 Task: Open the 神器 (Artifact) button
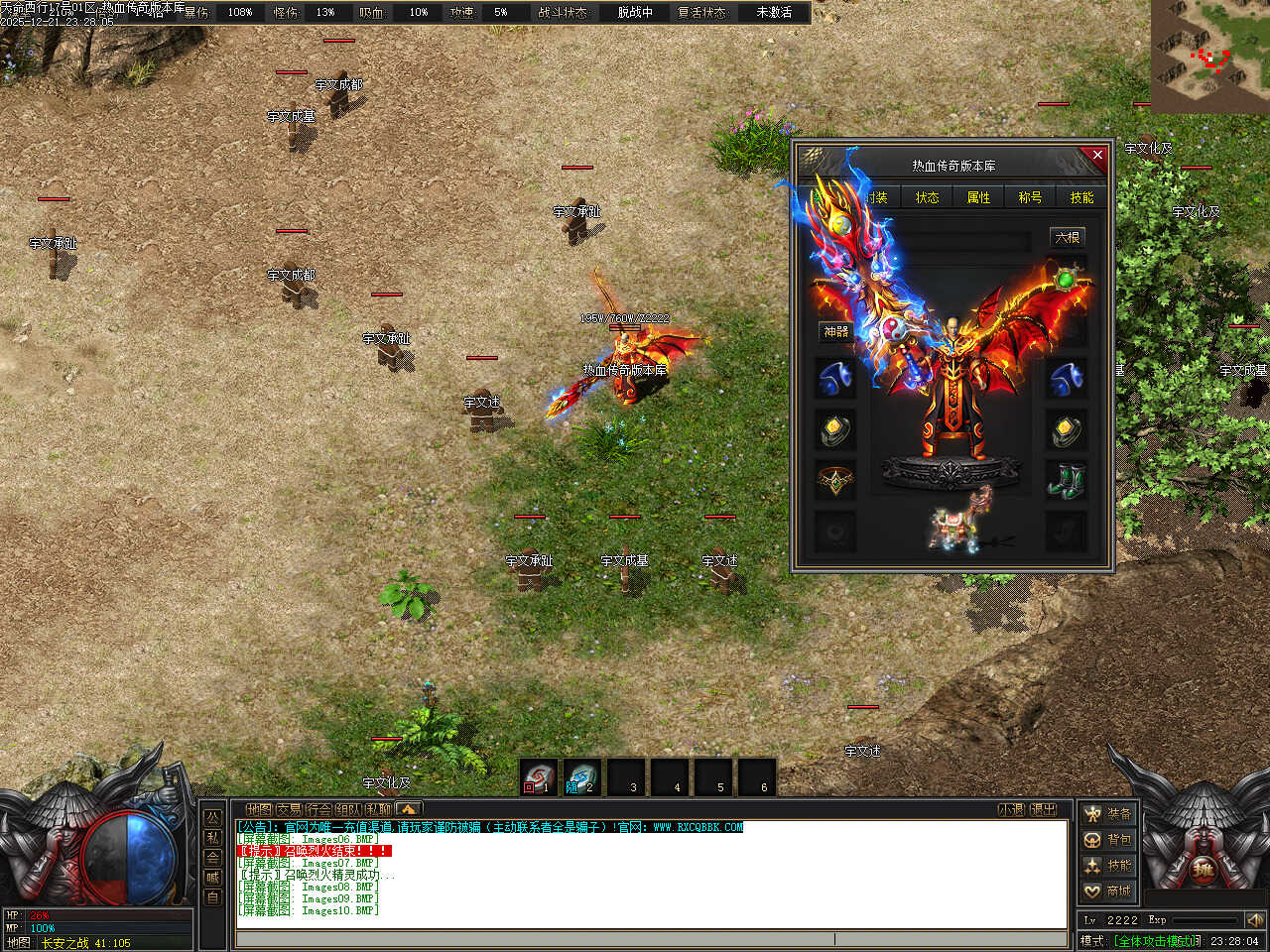pos(835,331)
